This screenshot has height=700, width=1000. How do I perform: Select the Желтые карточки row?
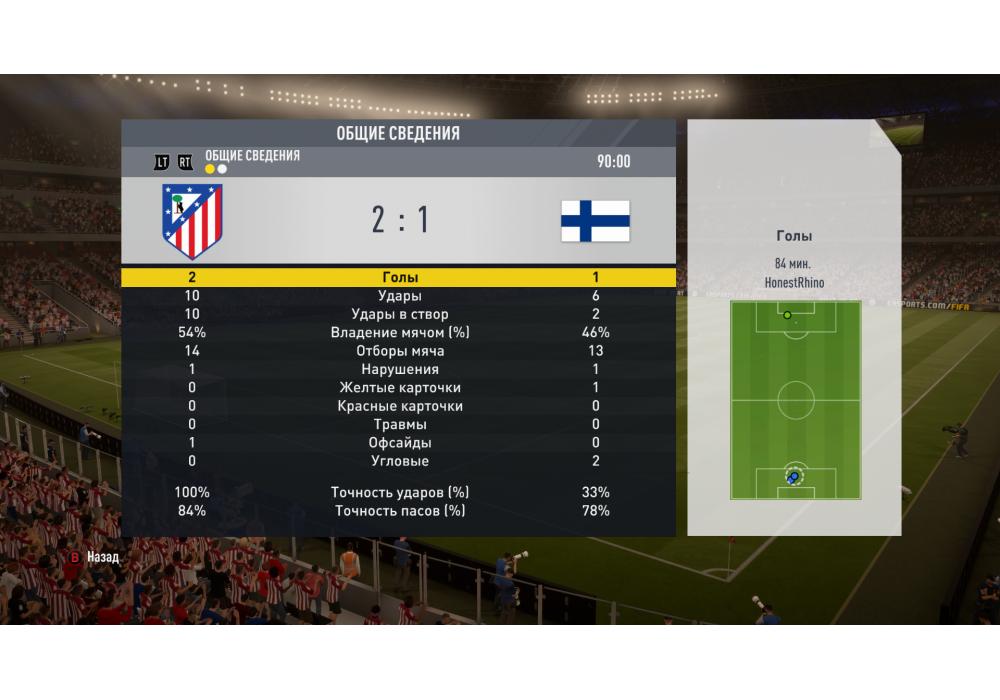pyautogui.click(x=399, y=388)
